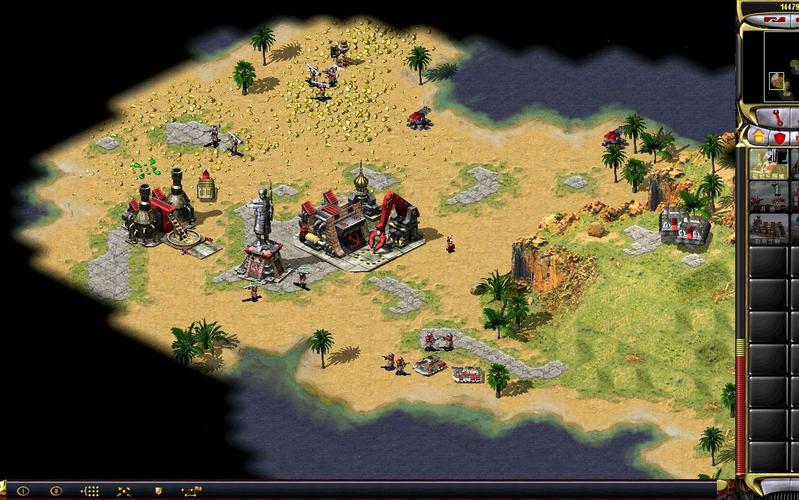This screenshot has width=799, height=500.
Task: Activate the gold shield guard command
Action: [x=158, y=491]
